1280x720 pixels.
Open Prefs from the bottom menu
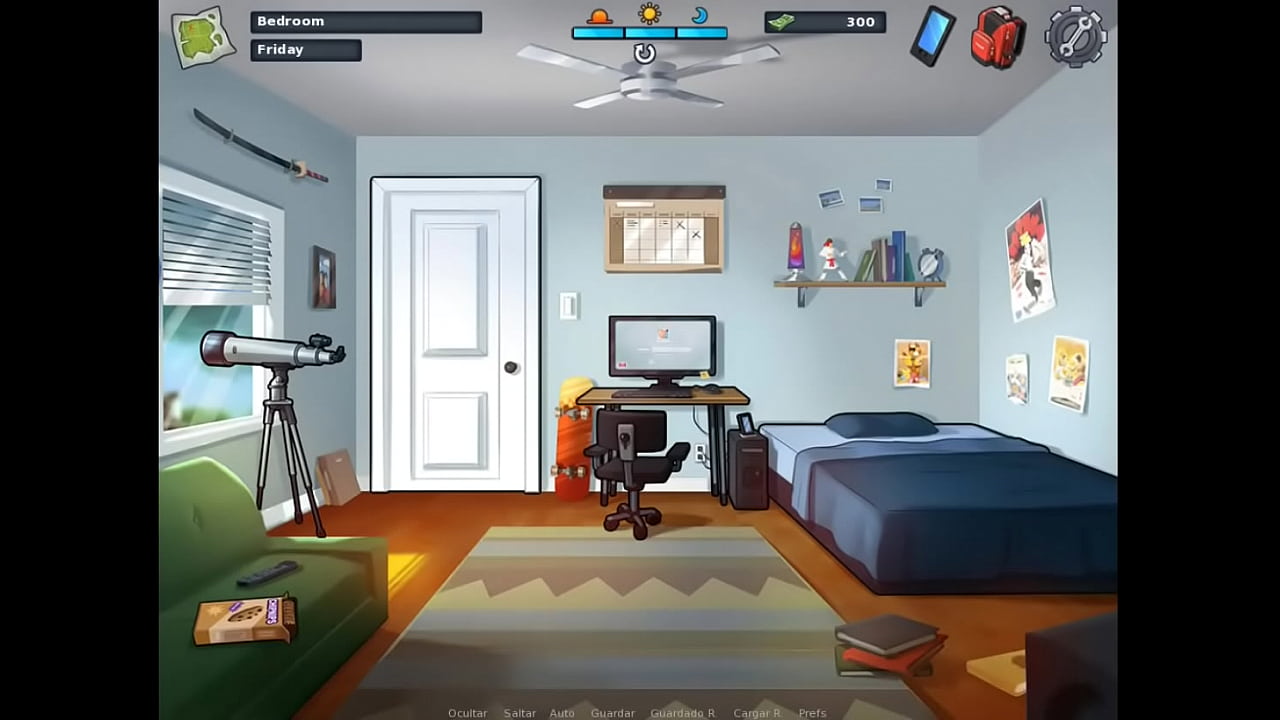(x=812, y=713)
